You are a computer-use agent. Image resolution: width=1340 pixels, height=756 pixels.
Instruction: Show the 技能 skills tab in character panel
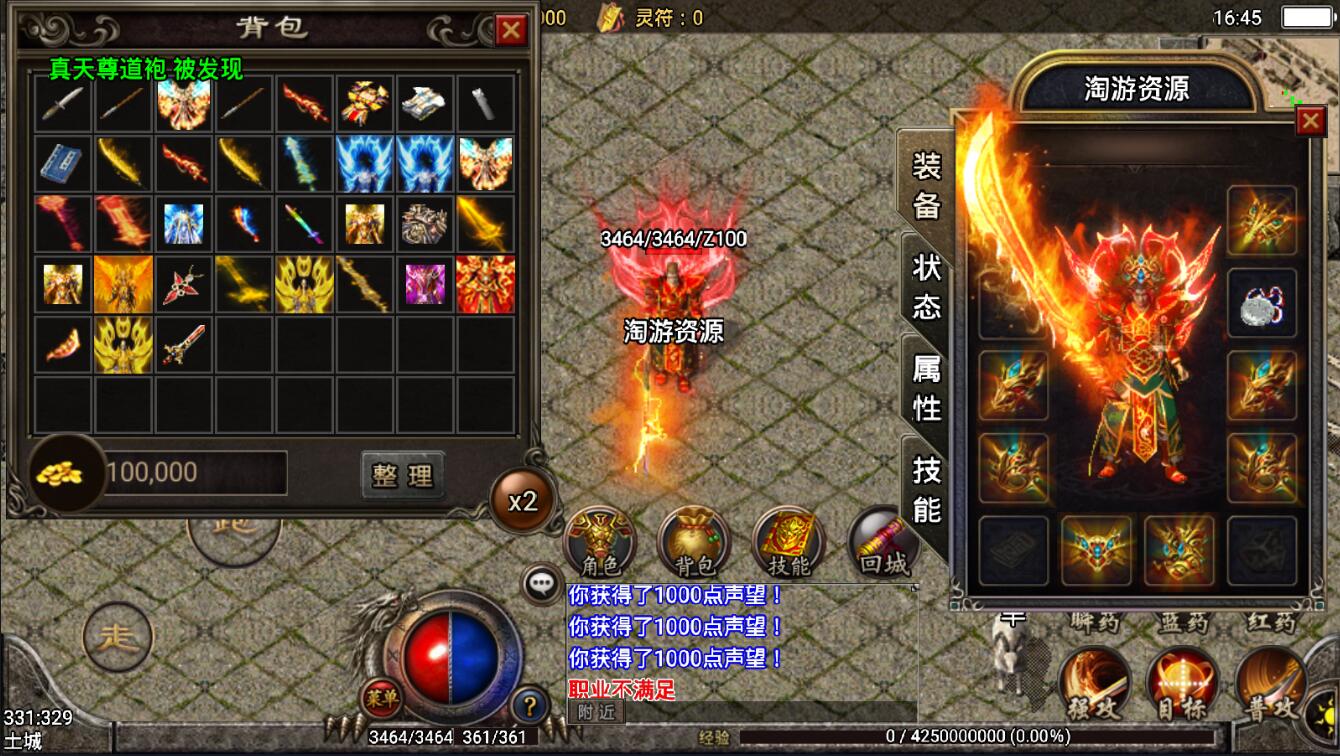[x=926, y=489]
